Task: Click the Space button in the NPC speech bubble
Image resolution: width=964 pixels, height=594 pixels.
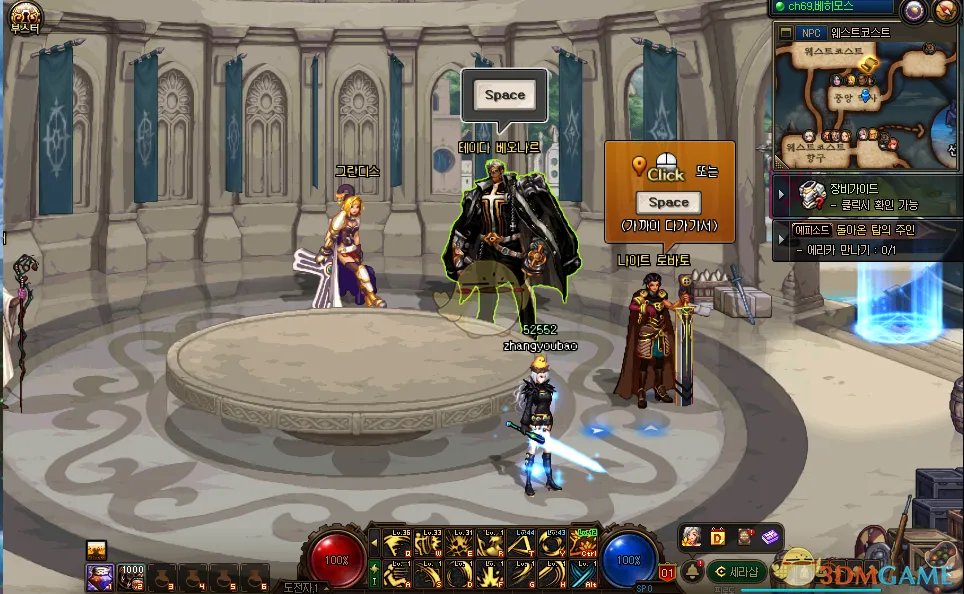Action: (x=504, y=96)
